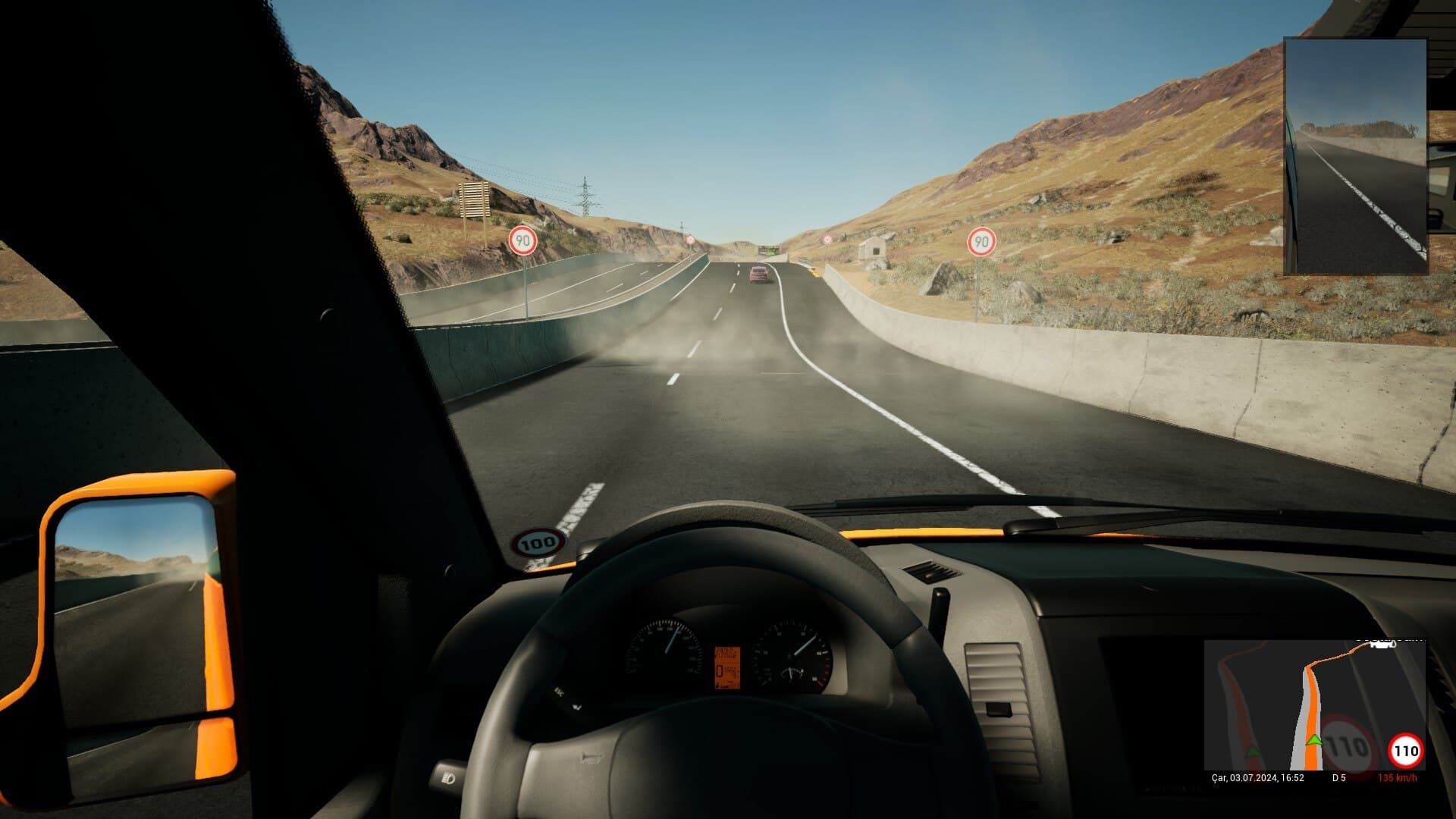Click the 90 speed limit sign on the right hillside

tap(981, 242)
